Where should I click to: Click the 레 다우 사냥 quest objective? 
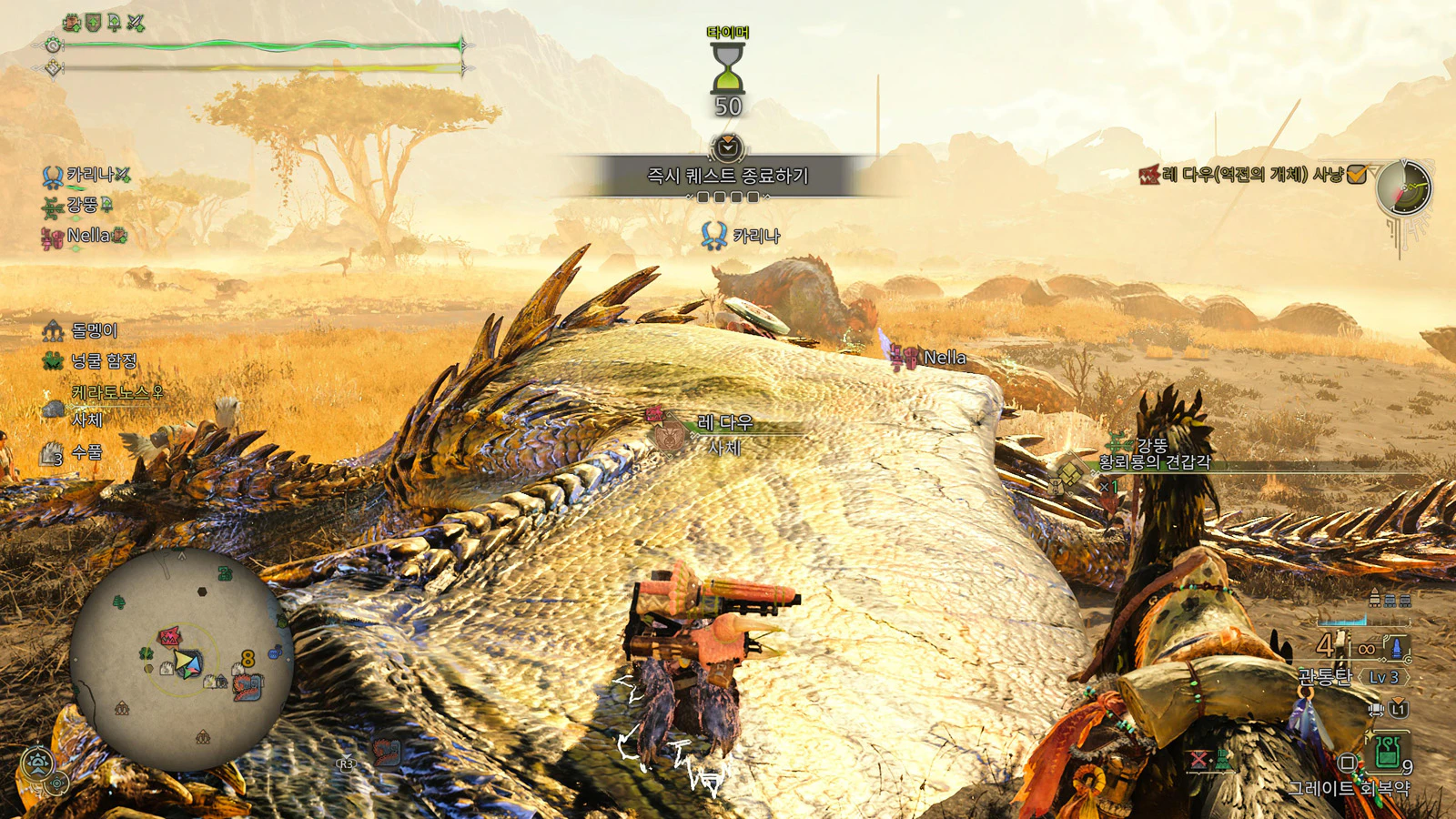1252,175
